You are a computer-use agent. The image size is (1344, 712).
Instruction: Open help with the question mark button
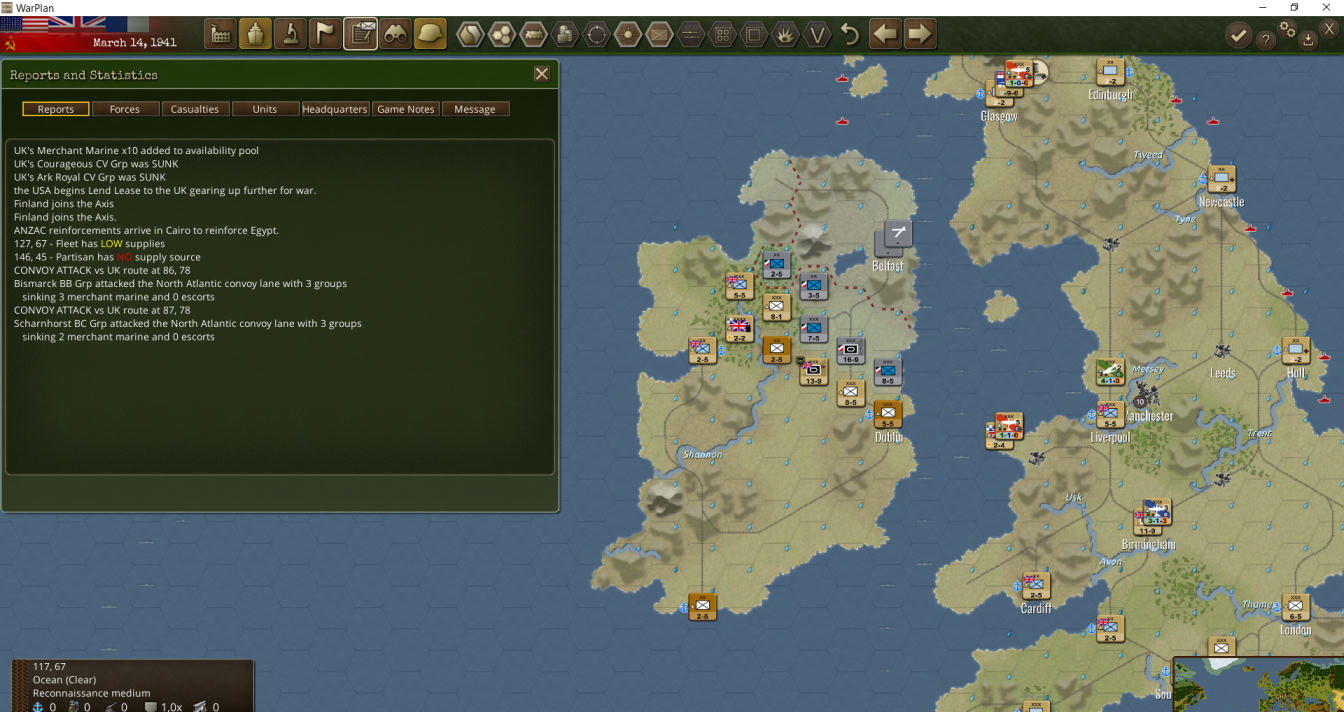(1265, 39)
